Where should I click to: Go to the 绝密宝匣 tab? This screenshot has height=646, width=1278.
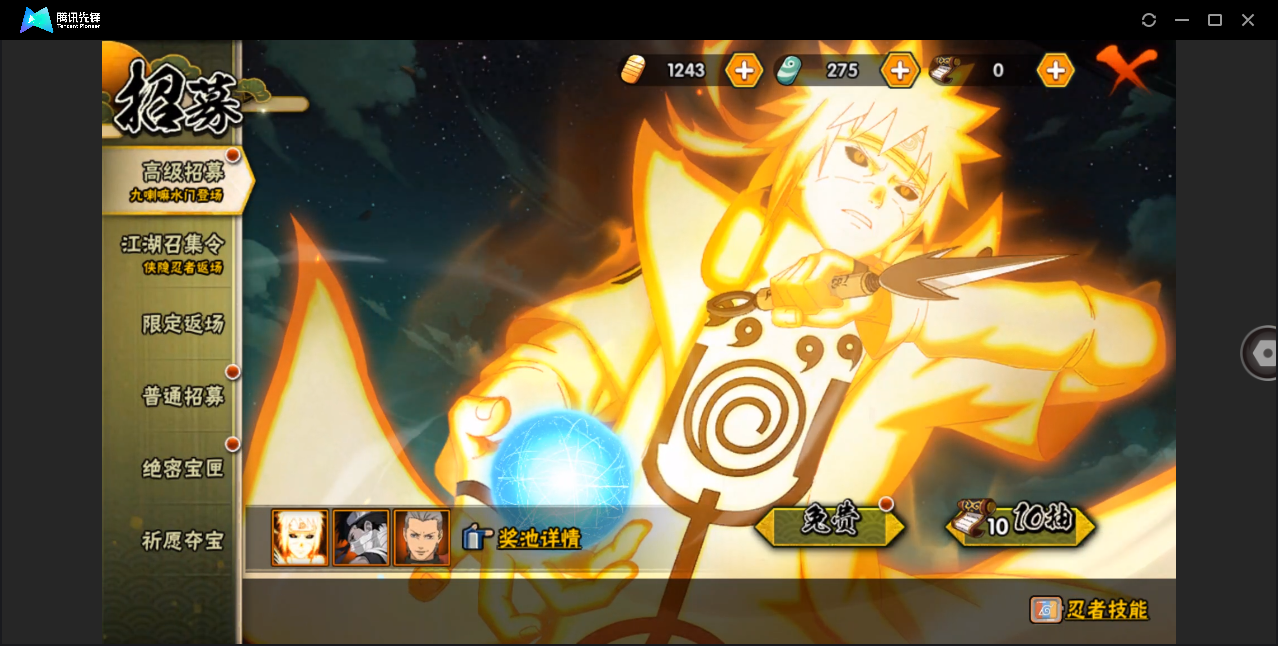182,468
